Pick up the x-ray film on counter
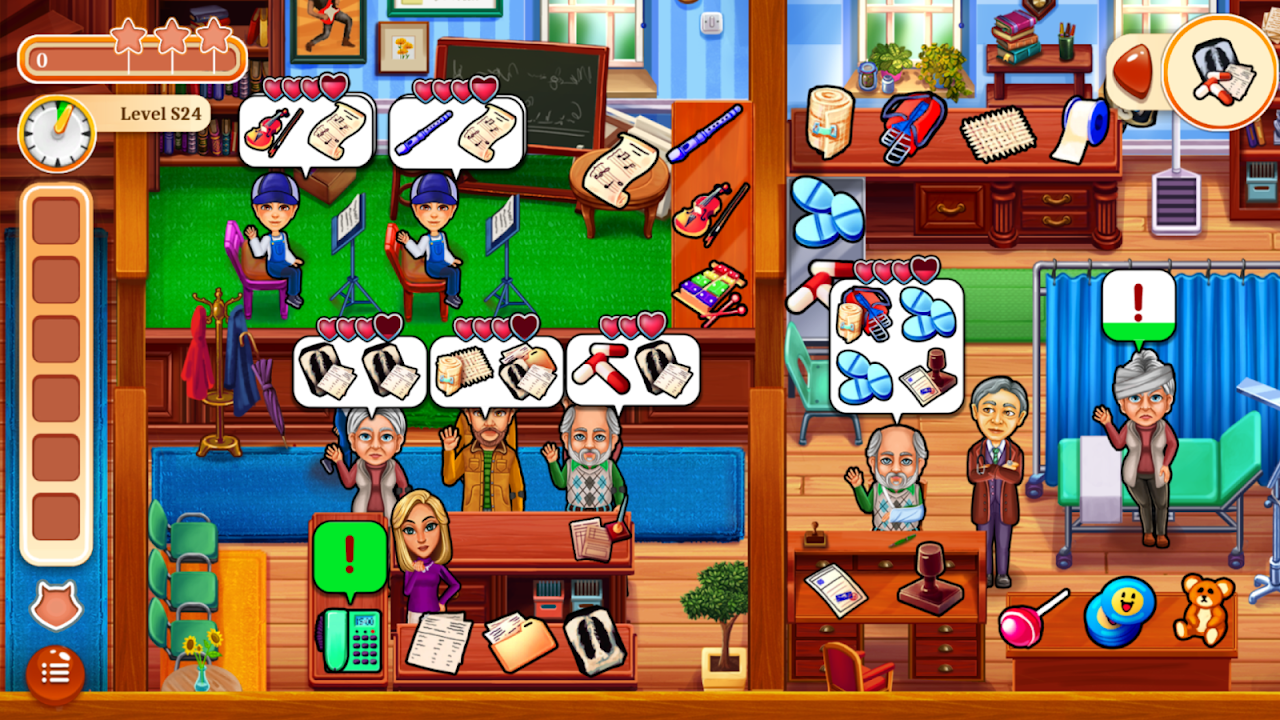This screenshot has height=720, width=1280. coord(594,638)
